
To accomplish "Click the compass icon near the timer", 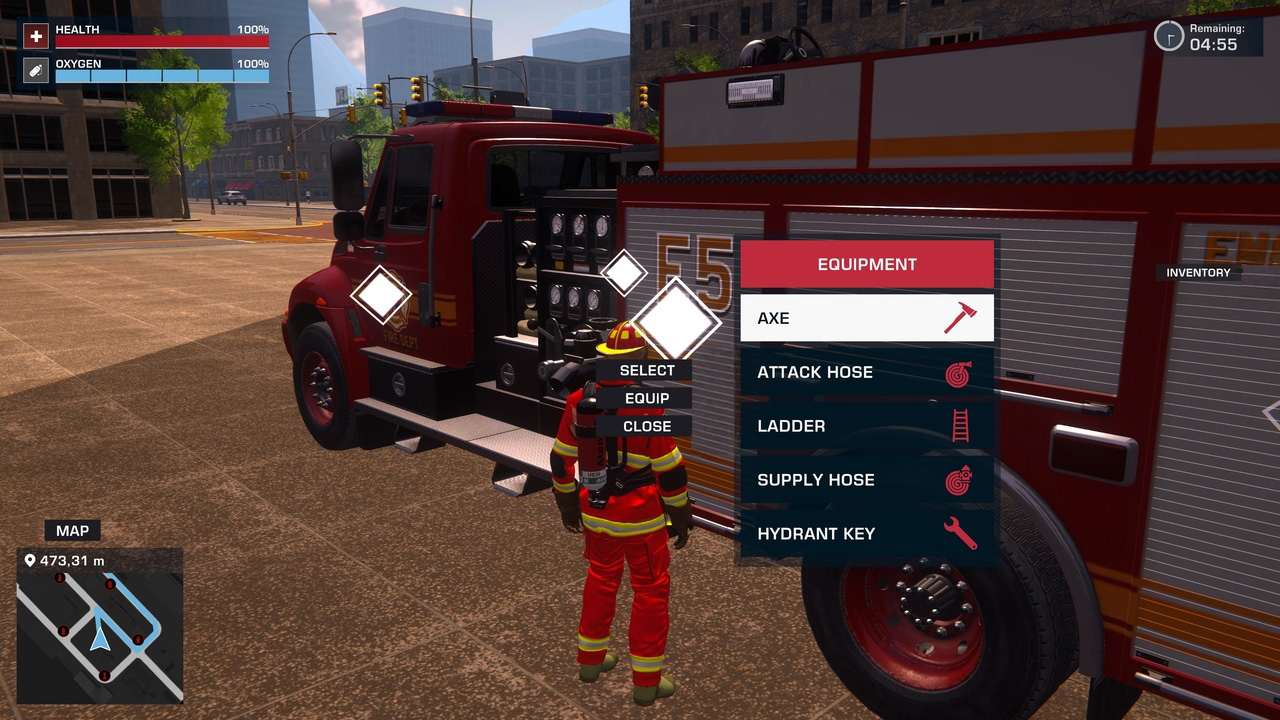I will [1167, 36].
